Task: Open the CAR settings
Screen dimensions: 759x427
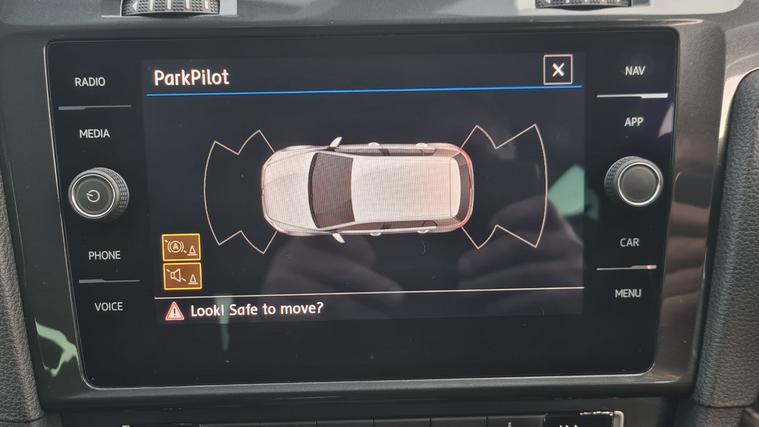Action: [x=629, y=242]
